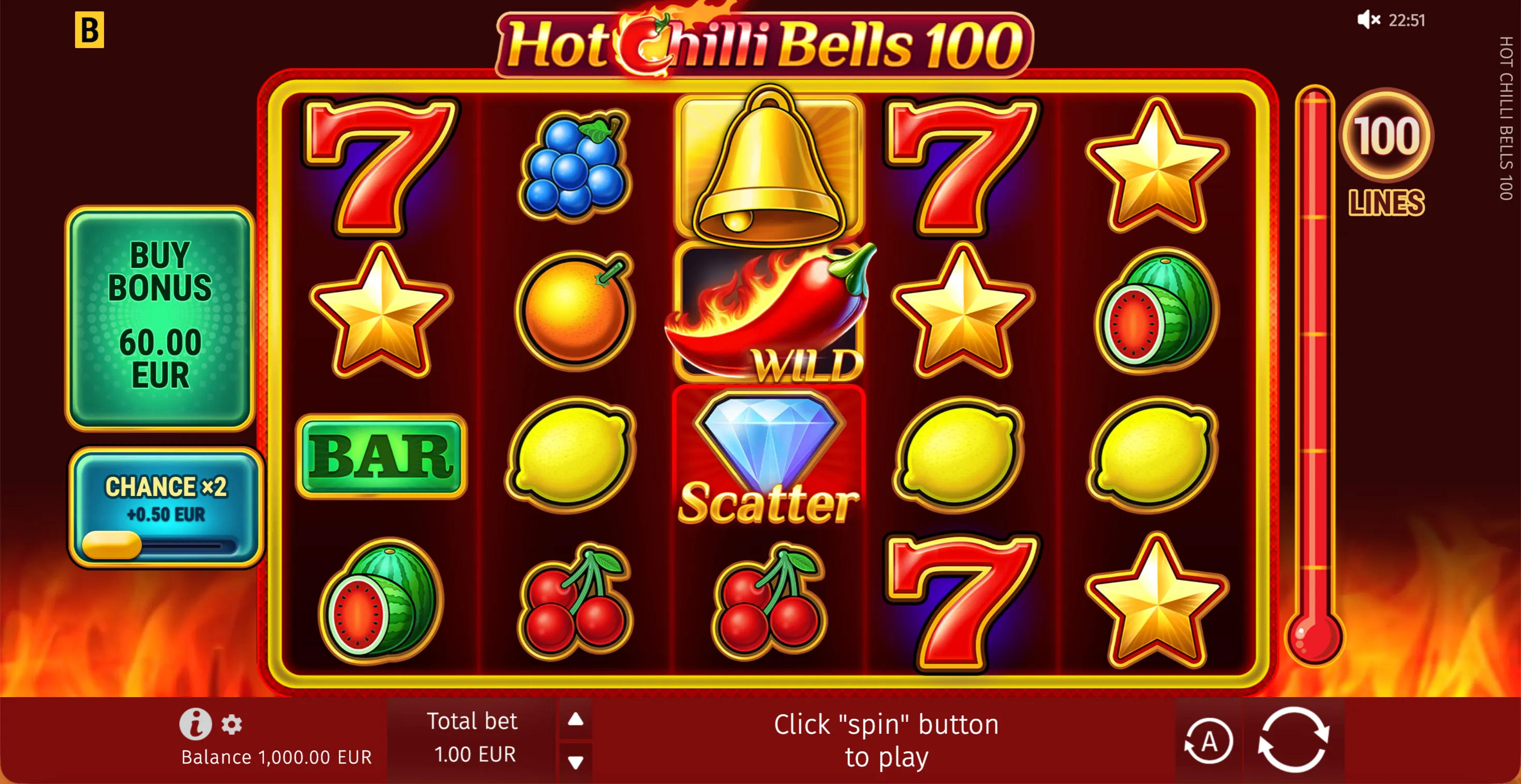The image size is (1521, 784).
Task: Decrease total bet with the down arrow
Action: coord(575,762)
